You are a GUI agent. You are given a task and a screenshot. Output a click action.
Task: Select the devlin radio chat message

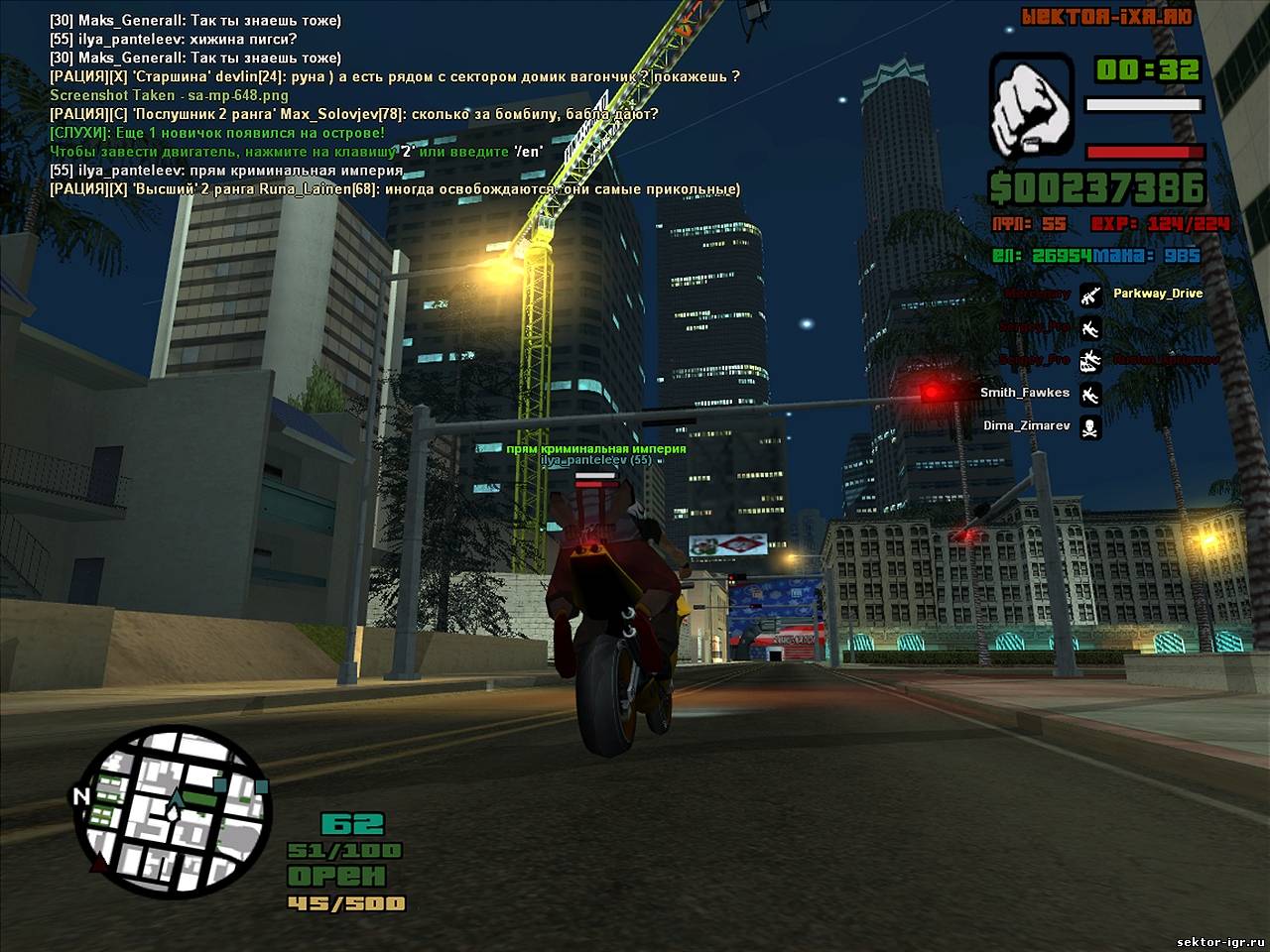(x=395, y=76)
